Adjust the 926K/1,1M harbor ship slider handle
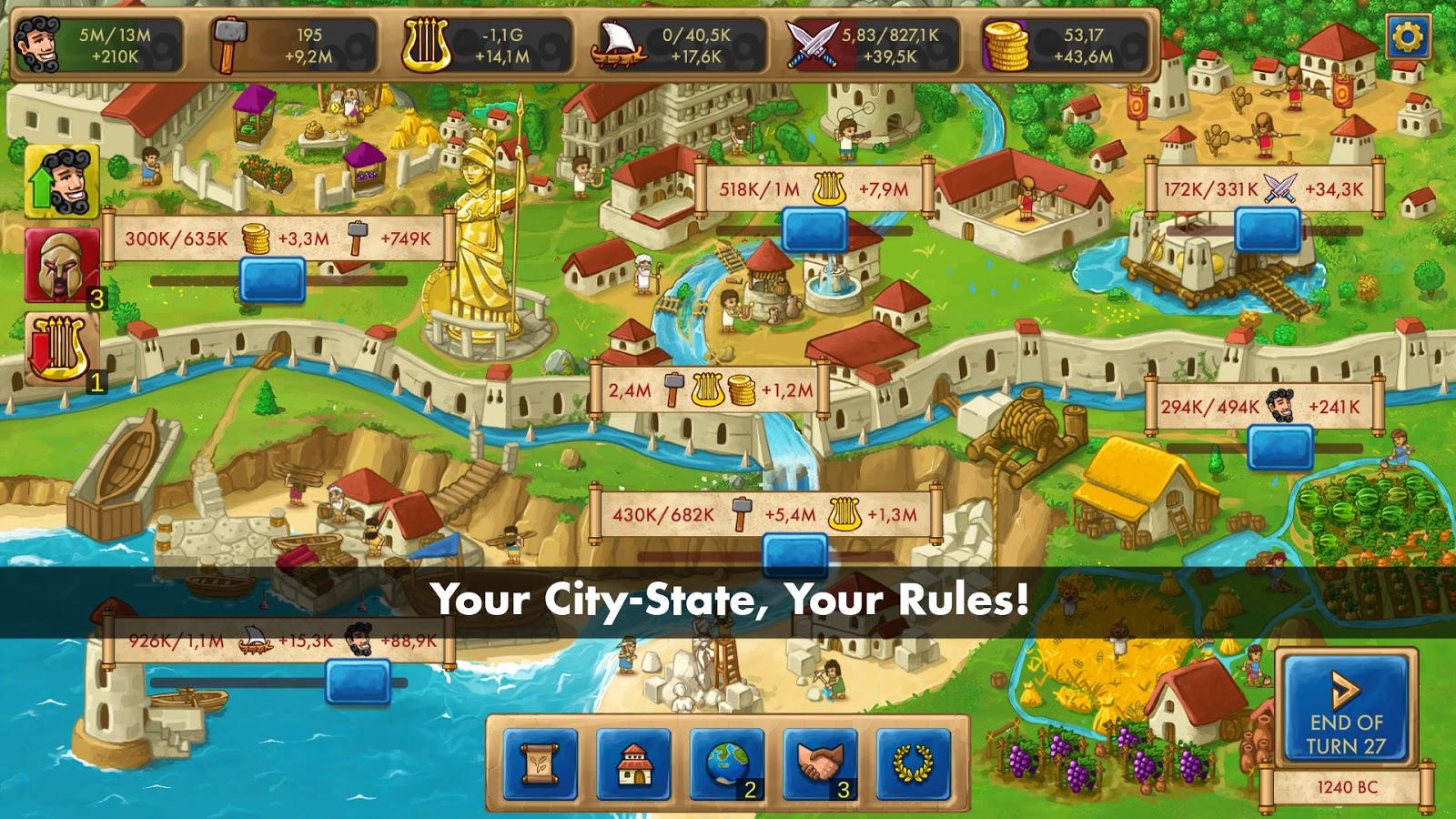 (x=358, y=681)
